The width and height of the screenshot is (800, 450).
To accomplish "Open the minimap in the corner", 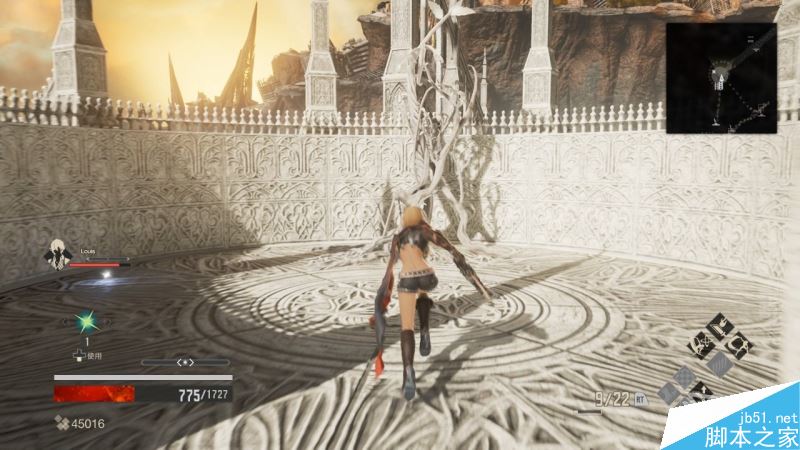I will [x=722, y=77].
